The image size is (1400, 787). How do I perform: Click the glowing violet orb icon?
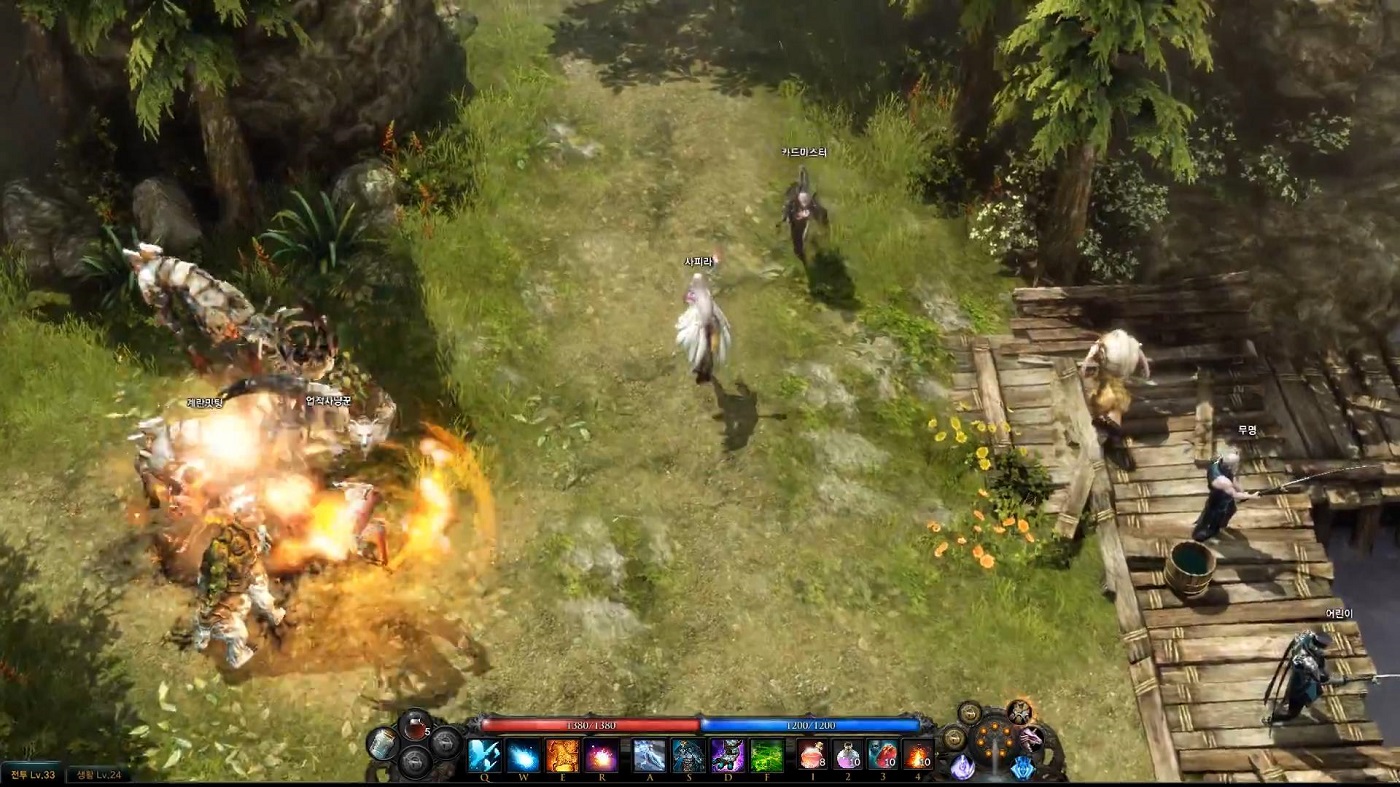click(x=962, y=767)
